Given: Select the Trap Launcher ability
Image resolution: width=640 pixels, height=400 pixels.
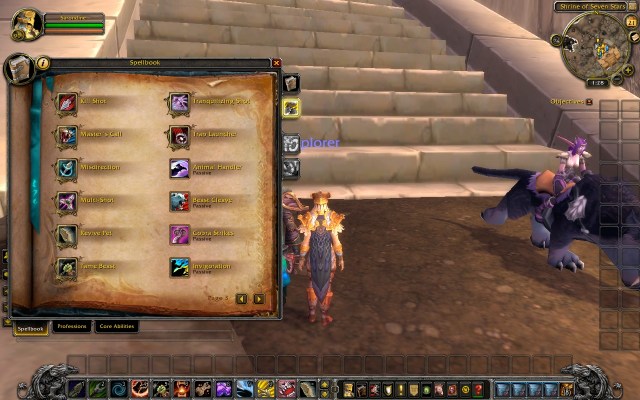Looking at the screenshot, I should pos(179,135).
